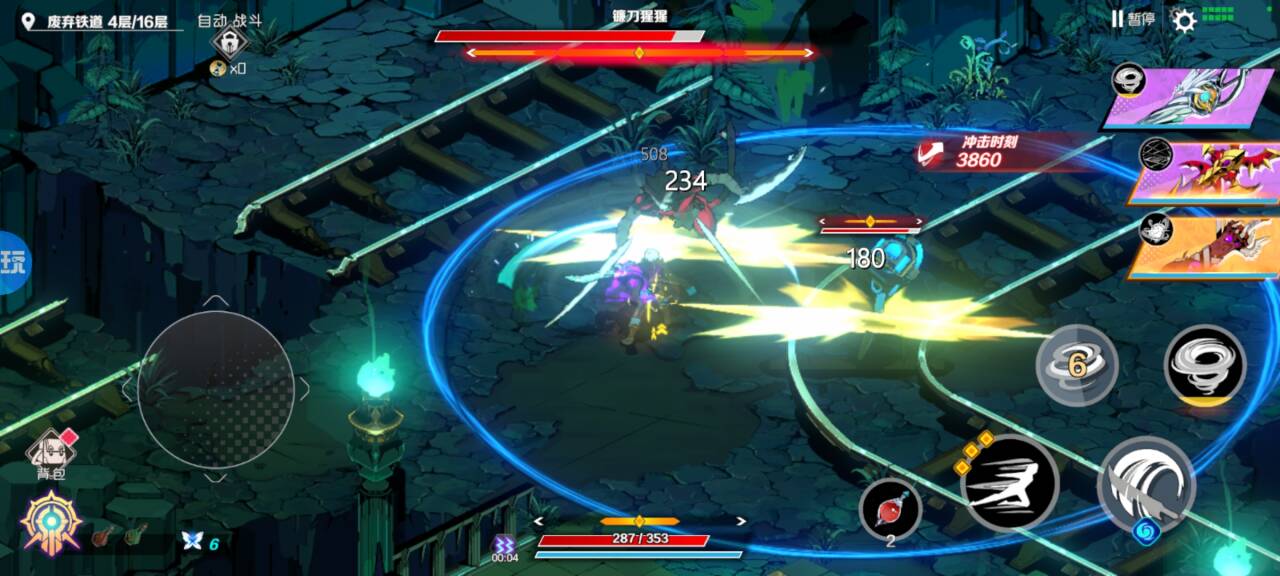Perform the basic slash attack
Image resolution: width=1280 pixels, height=576 pixels.
click(x=1146, y=485)
